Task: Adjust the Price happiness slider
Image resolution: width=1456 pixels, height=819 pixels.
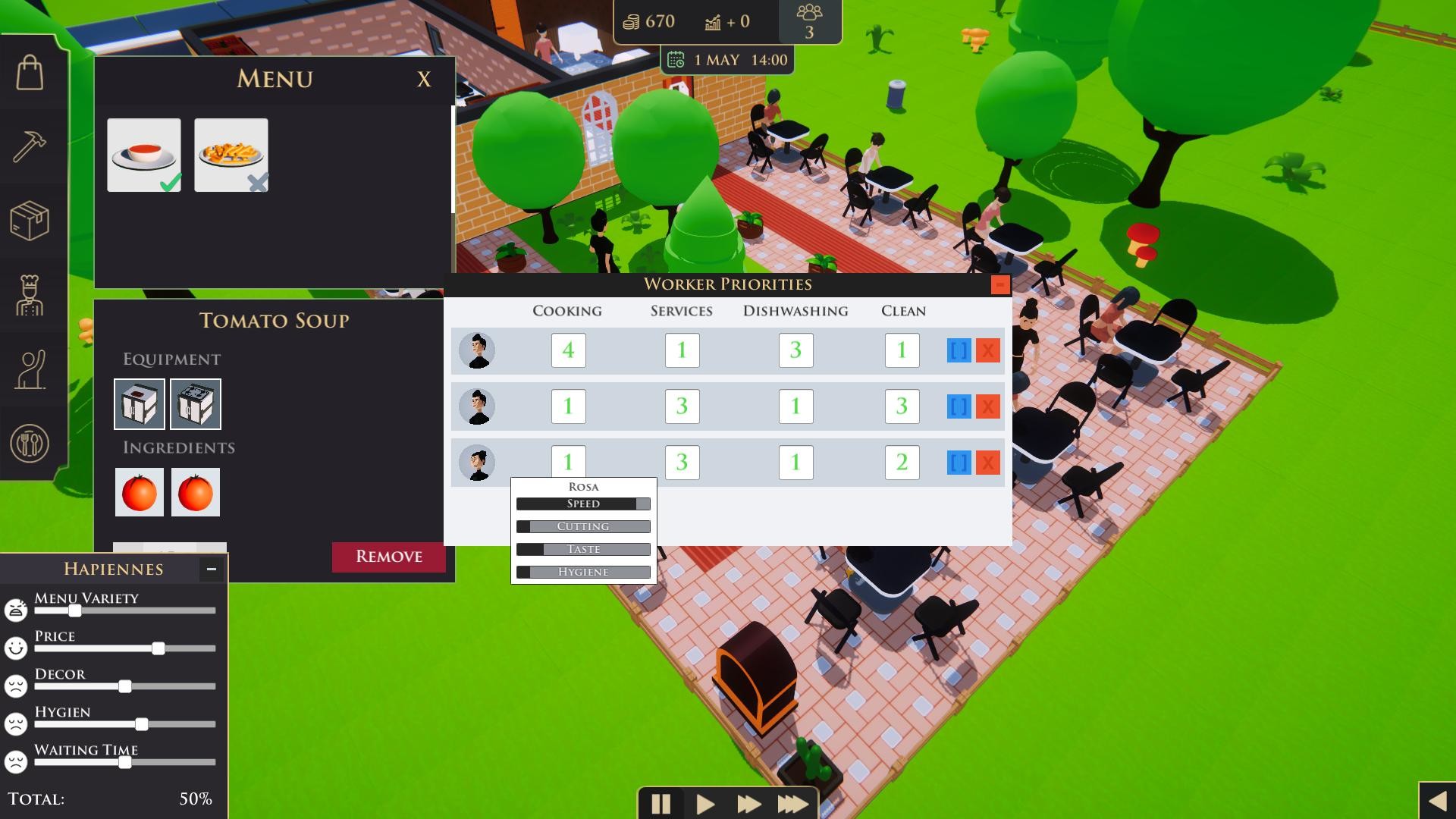Action: [x=158, y=648]
